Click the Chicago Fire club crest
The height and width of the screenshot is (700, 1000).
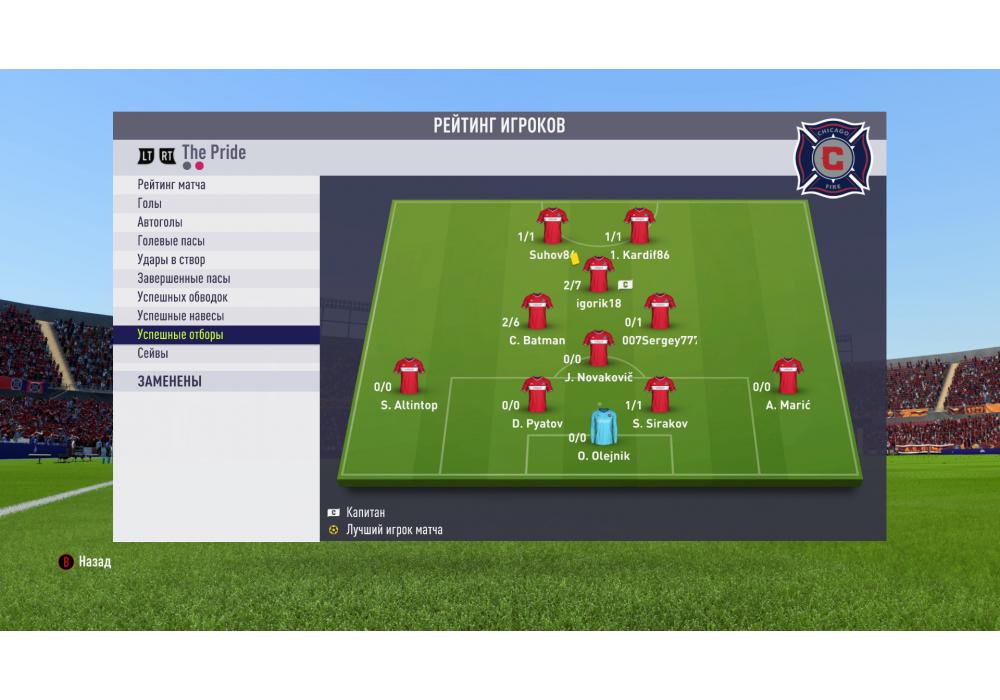831,157
